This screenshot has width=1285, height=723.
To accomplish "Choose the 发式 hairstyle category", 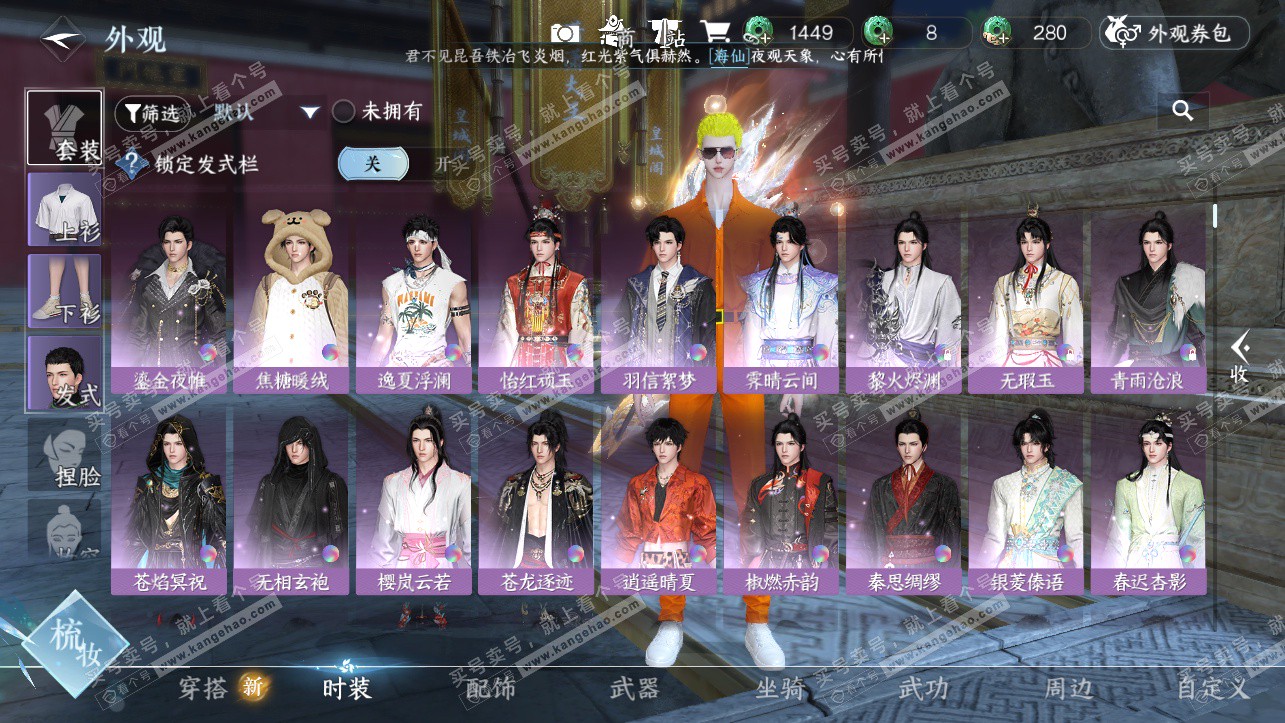I will tap(64, 372).
